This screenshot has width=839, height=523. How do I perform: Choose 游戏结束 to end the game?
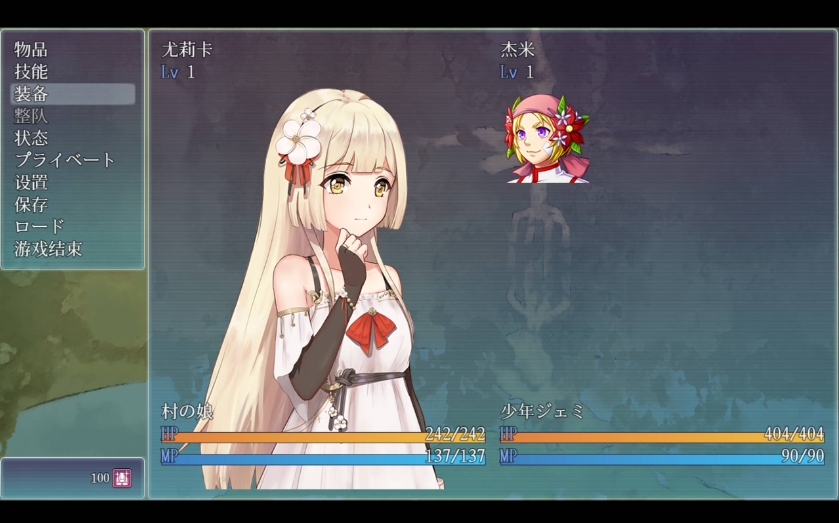pos(48,249)
